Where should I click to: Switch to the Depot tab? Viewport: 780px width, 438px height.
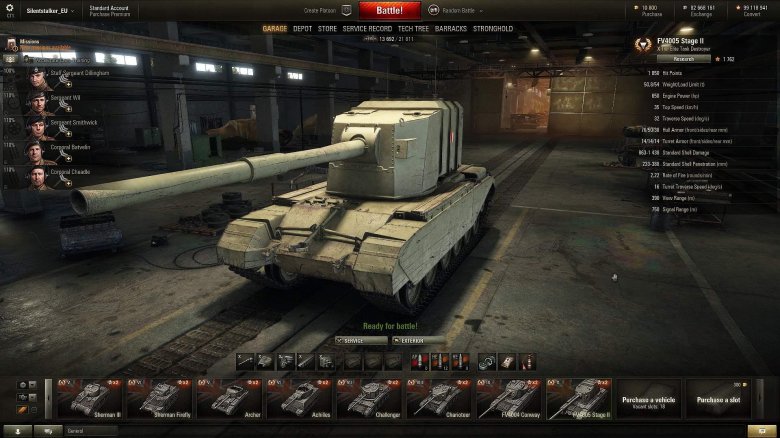302,29
